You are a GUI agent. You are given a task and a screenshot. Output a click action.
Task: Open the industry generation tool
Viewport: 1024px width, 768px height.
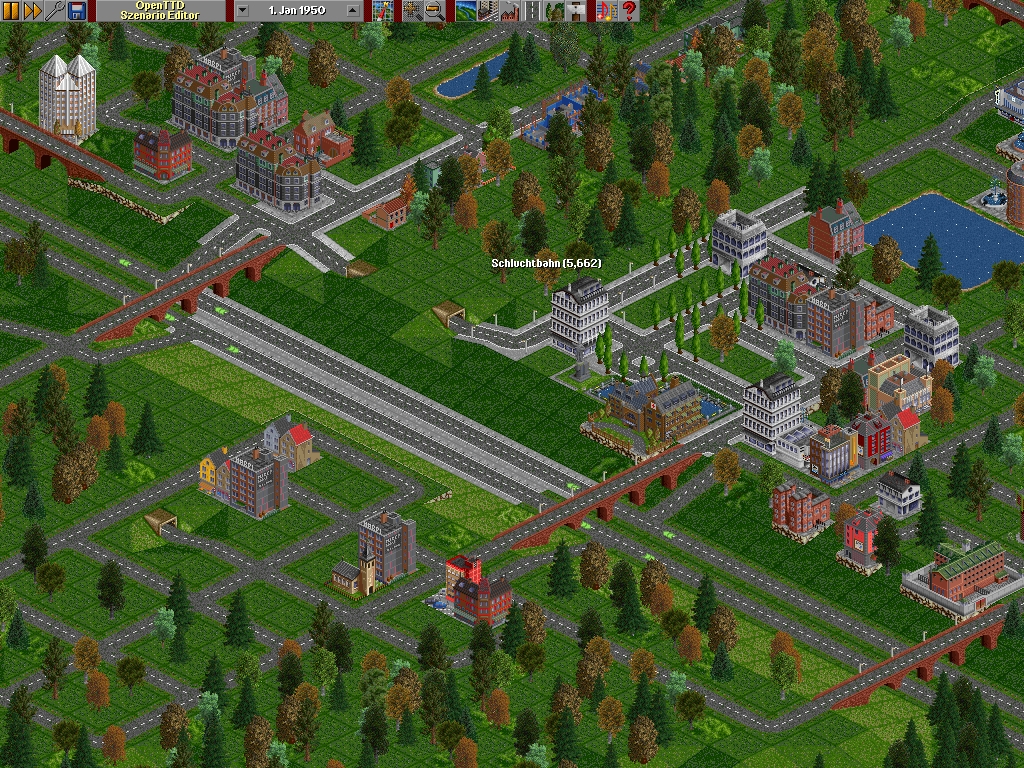(x=509, y=11)
